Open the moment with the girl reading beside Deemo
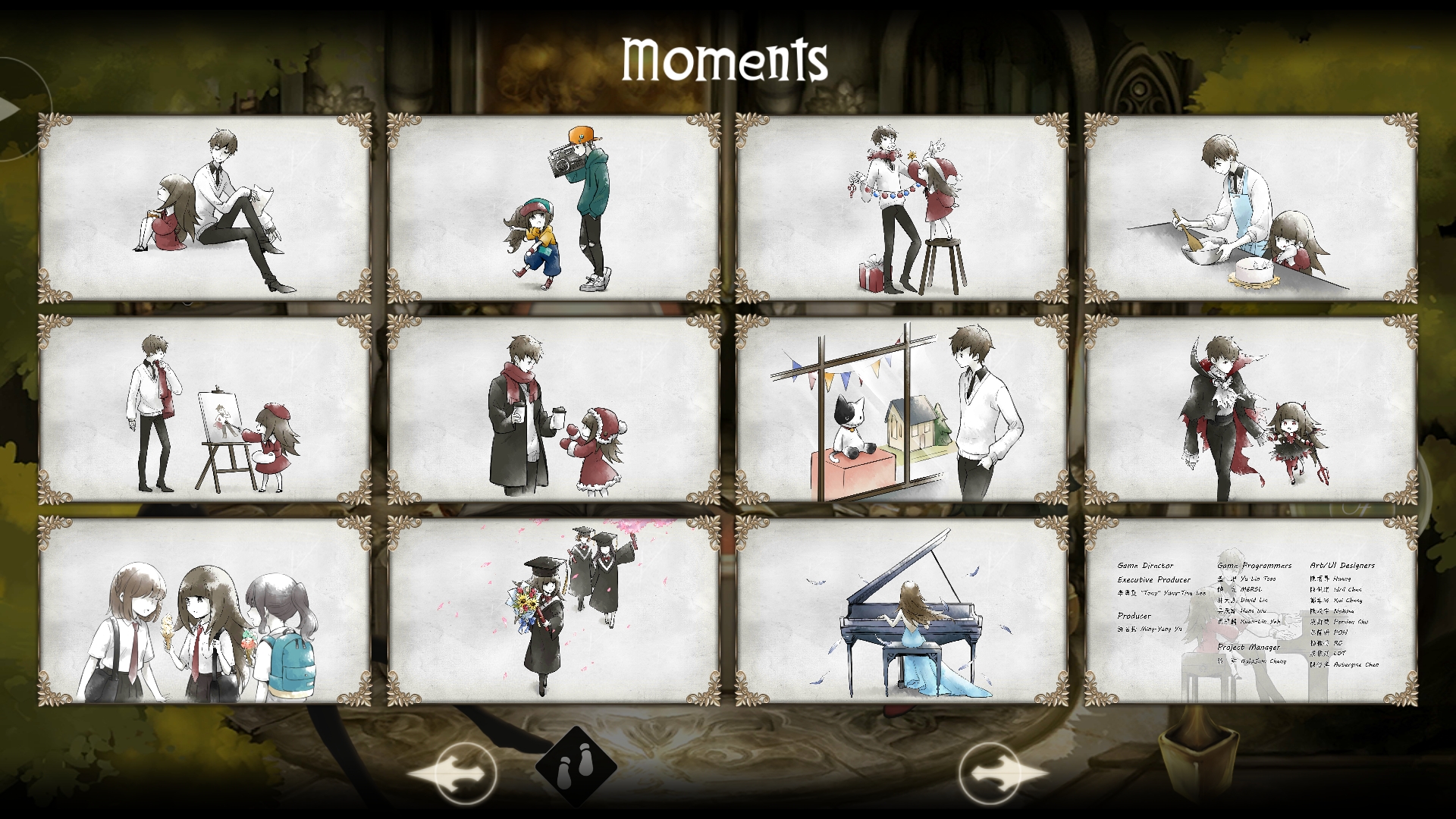Screen dimensions: 1456x819 coord(203,205)
